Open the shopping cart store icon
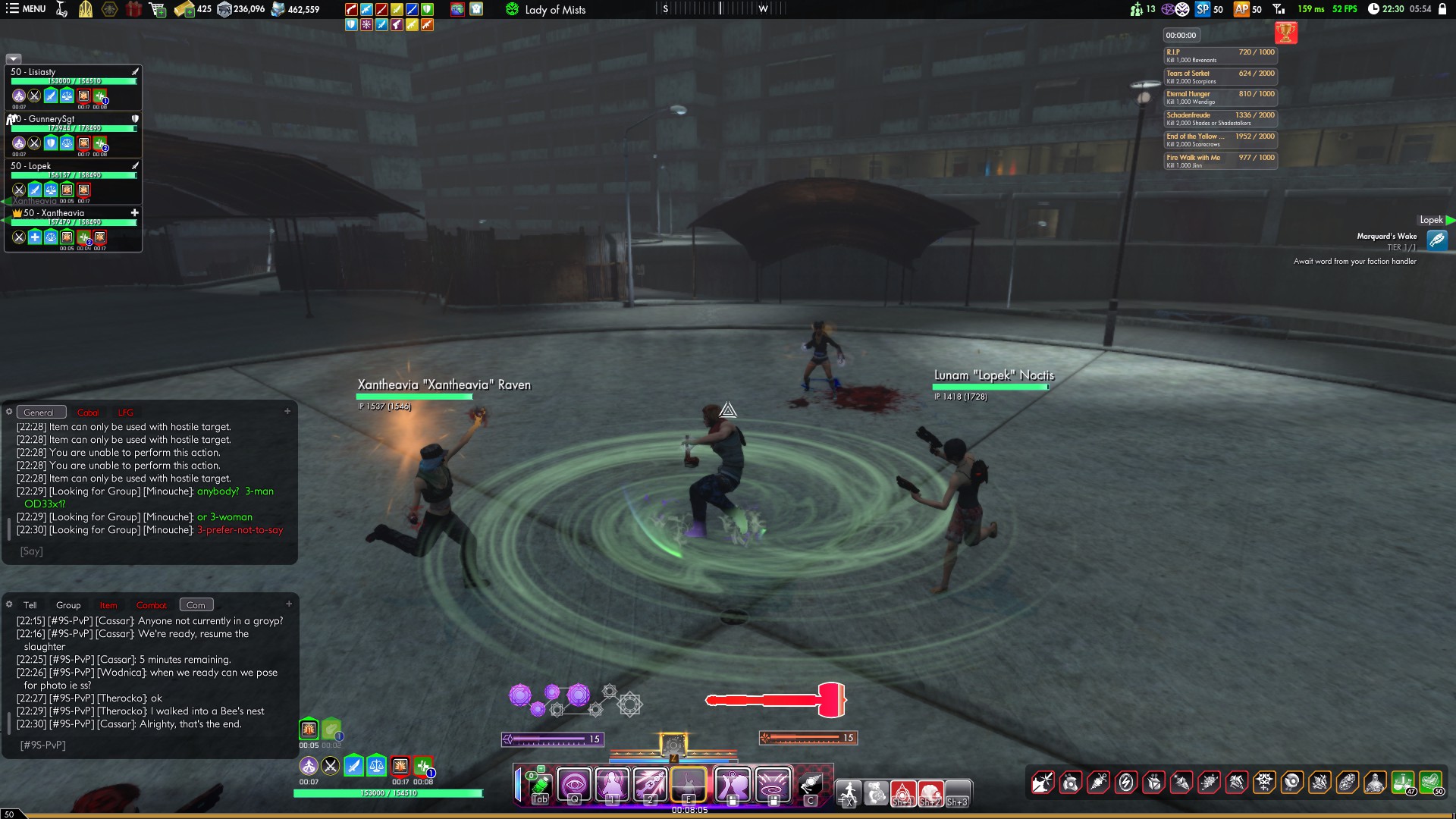This screenshot has height=819, width=1456. (x=158, y=9)
